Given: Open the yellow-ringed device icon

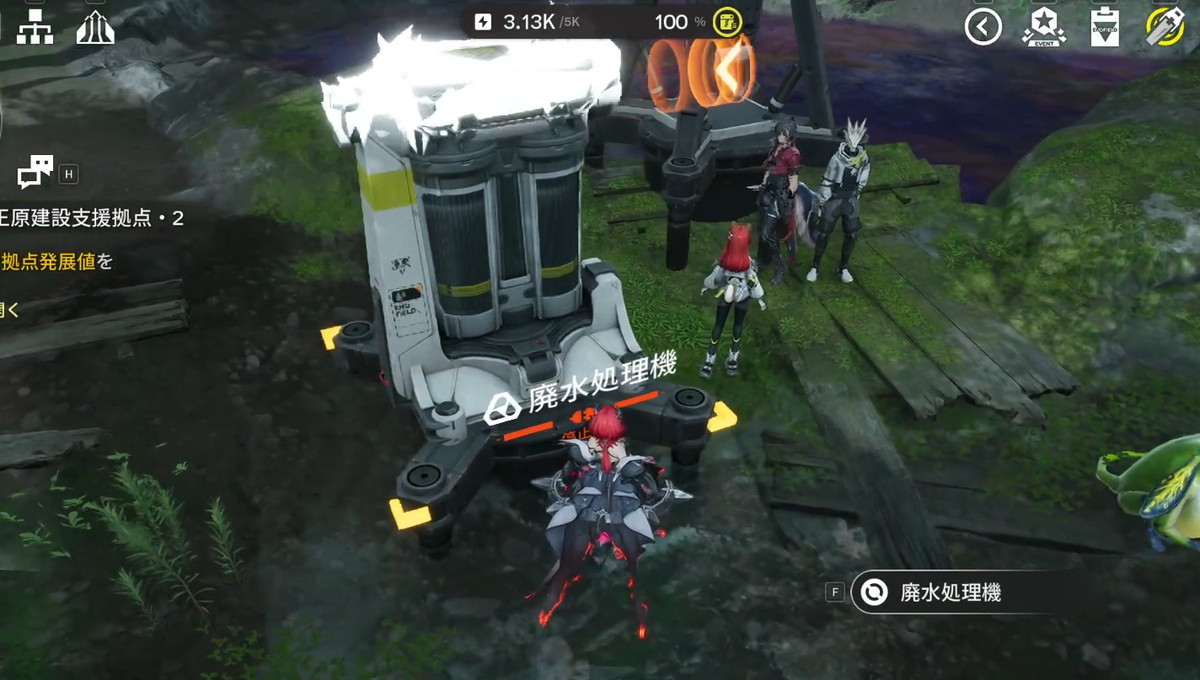Looking at the screenshot, I should click(1165, 27).
